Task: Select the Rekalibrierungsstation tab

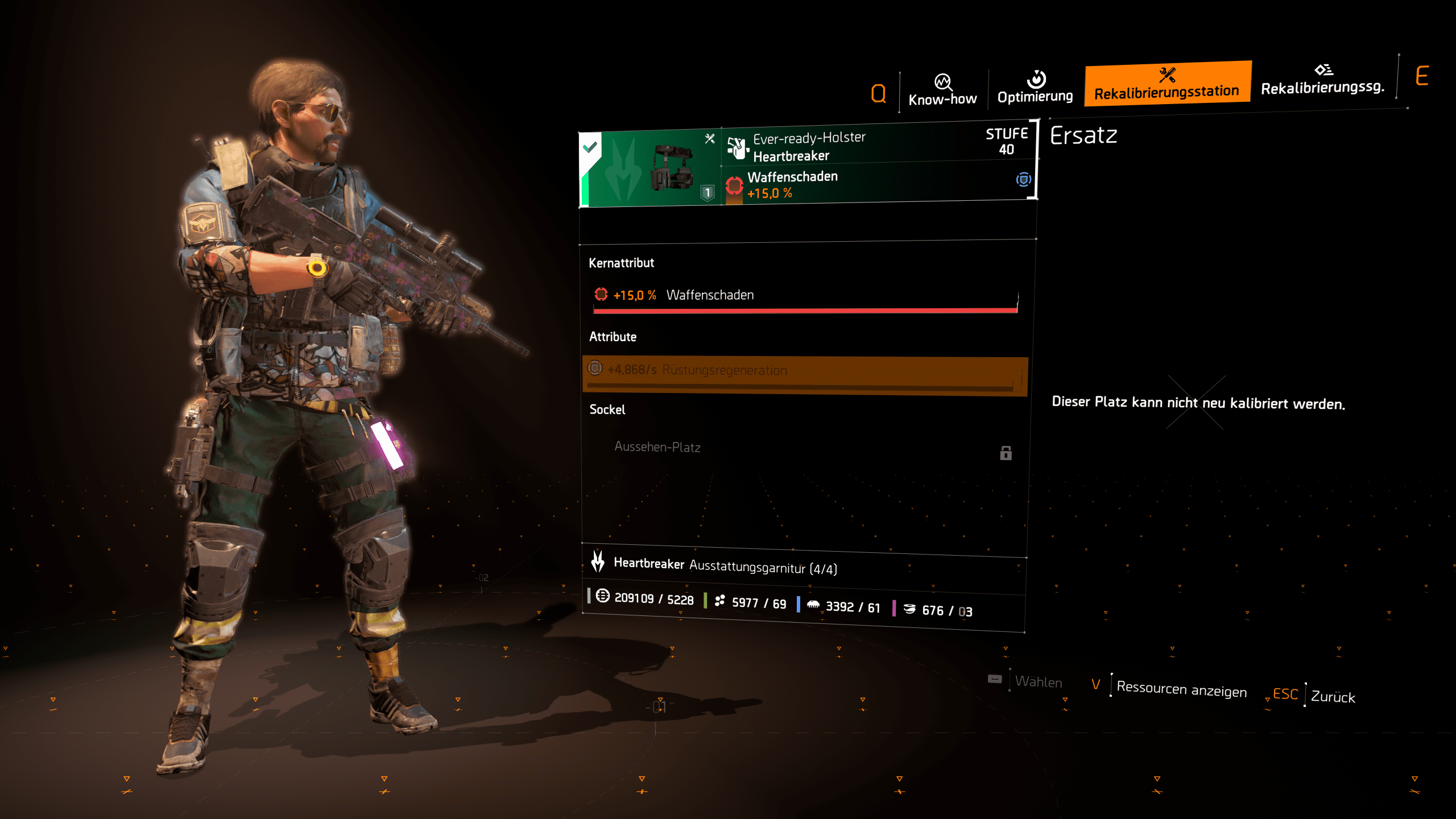Action: [1167, 84]
